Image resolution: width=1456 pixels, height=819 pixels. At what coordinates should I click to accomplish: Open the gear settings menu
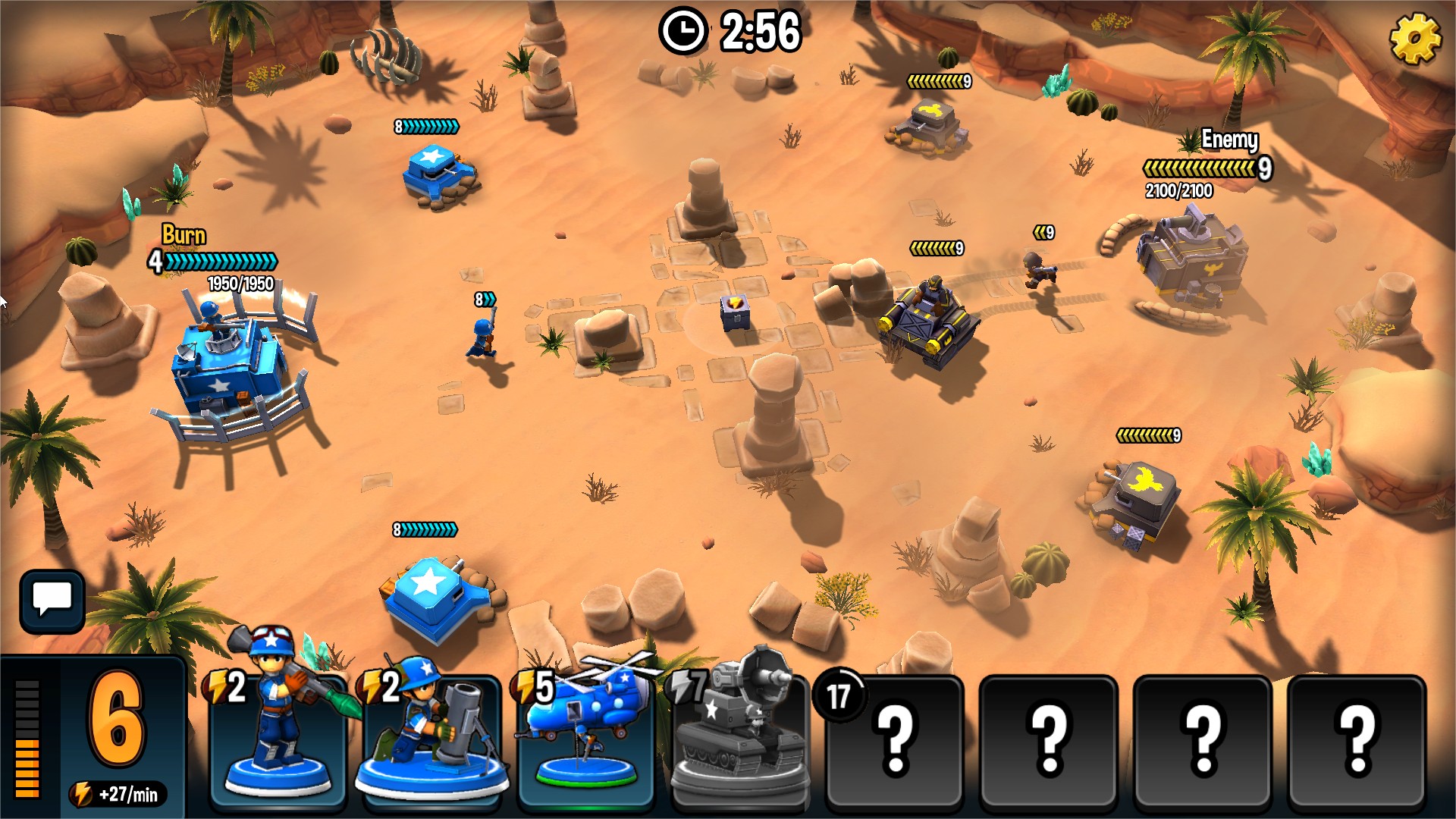click(1414, 38)
